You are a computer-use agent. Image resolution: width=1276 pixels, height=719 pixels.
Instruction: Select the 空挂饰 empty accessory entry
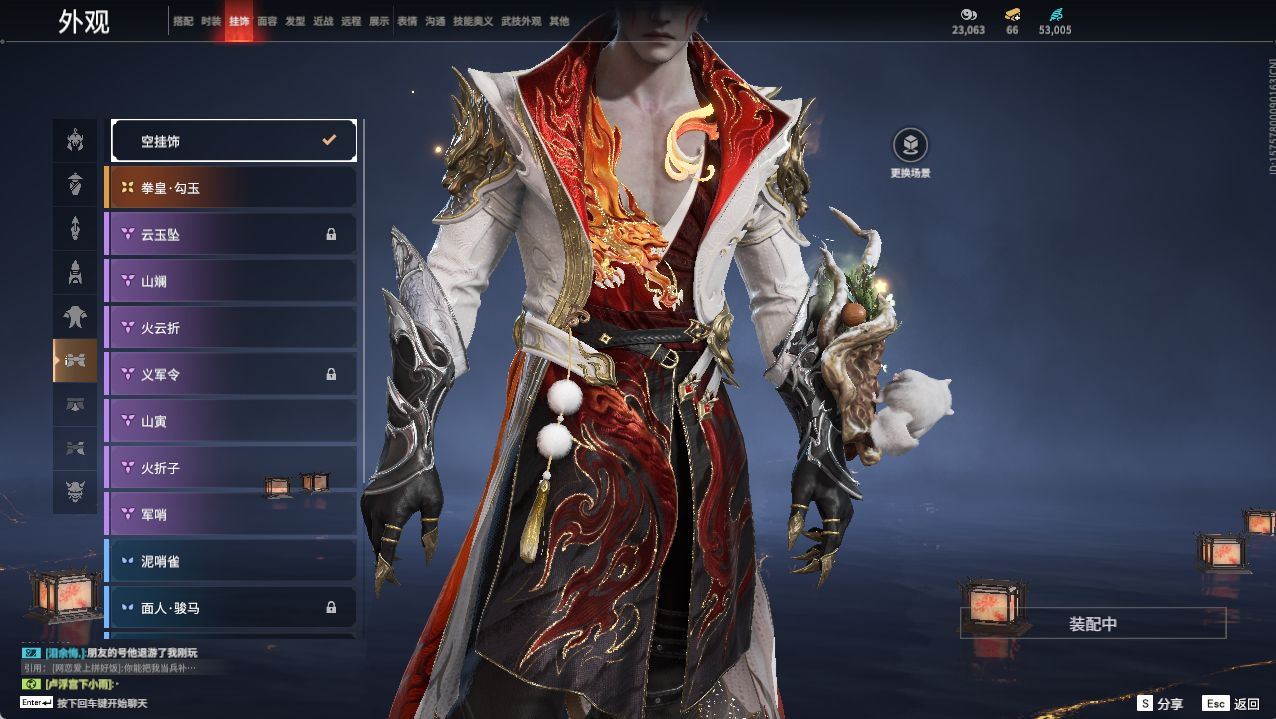[233, 141]
